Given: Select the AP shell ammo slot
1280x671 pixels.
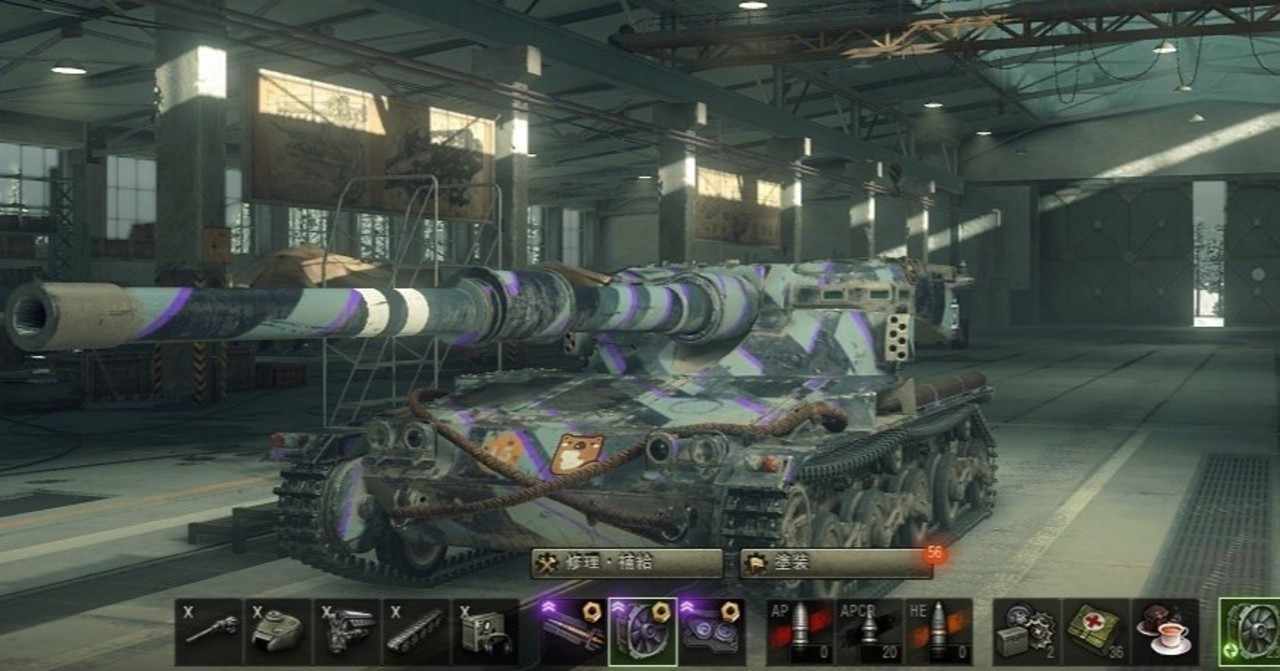Looking at the screenshot, I should tap(800, 632).
